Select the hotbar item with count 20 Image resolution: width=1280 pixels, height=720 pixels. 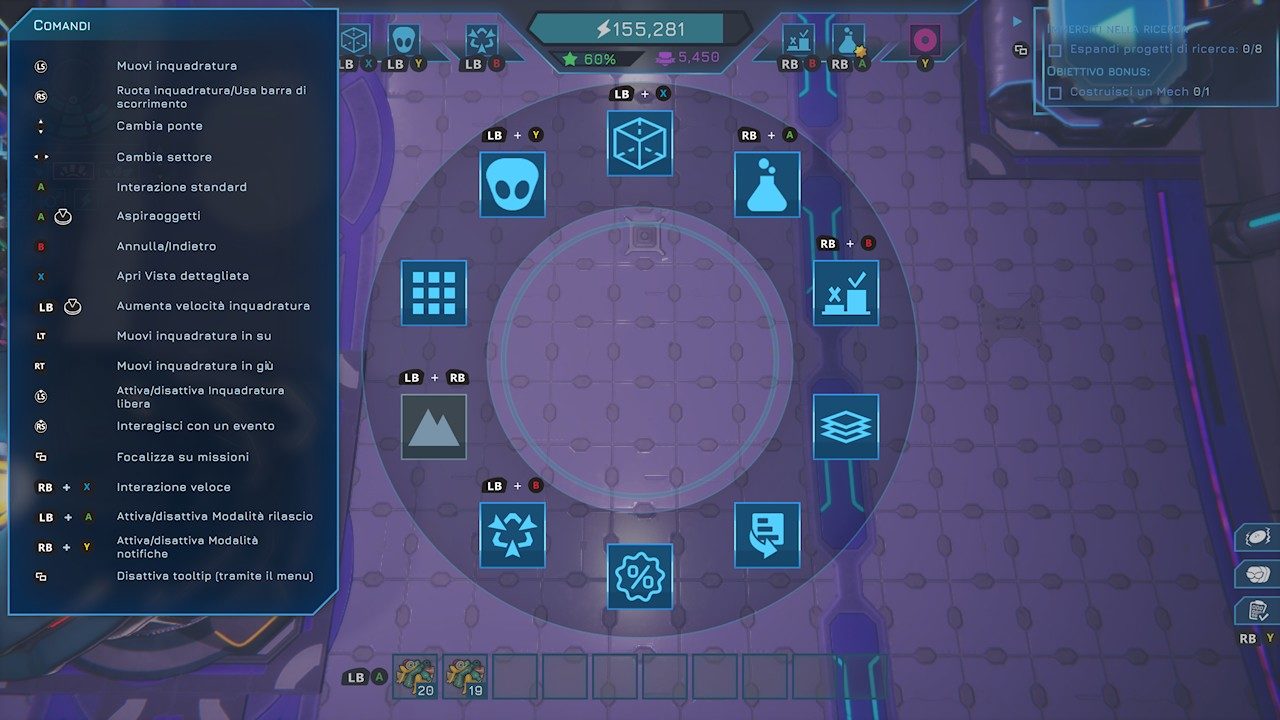coord(415,677)
